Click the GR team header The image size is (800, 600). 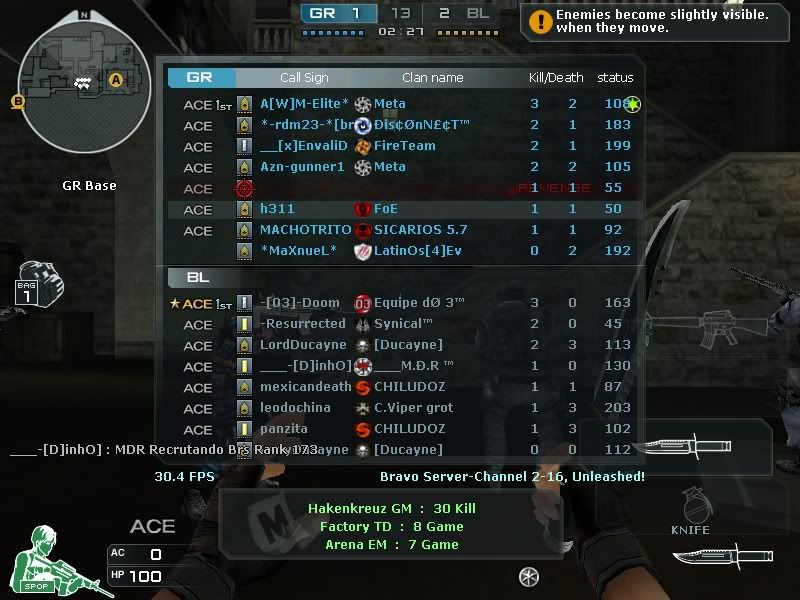[200, 77]
